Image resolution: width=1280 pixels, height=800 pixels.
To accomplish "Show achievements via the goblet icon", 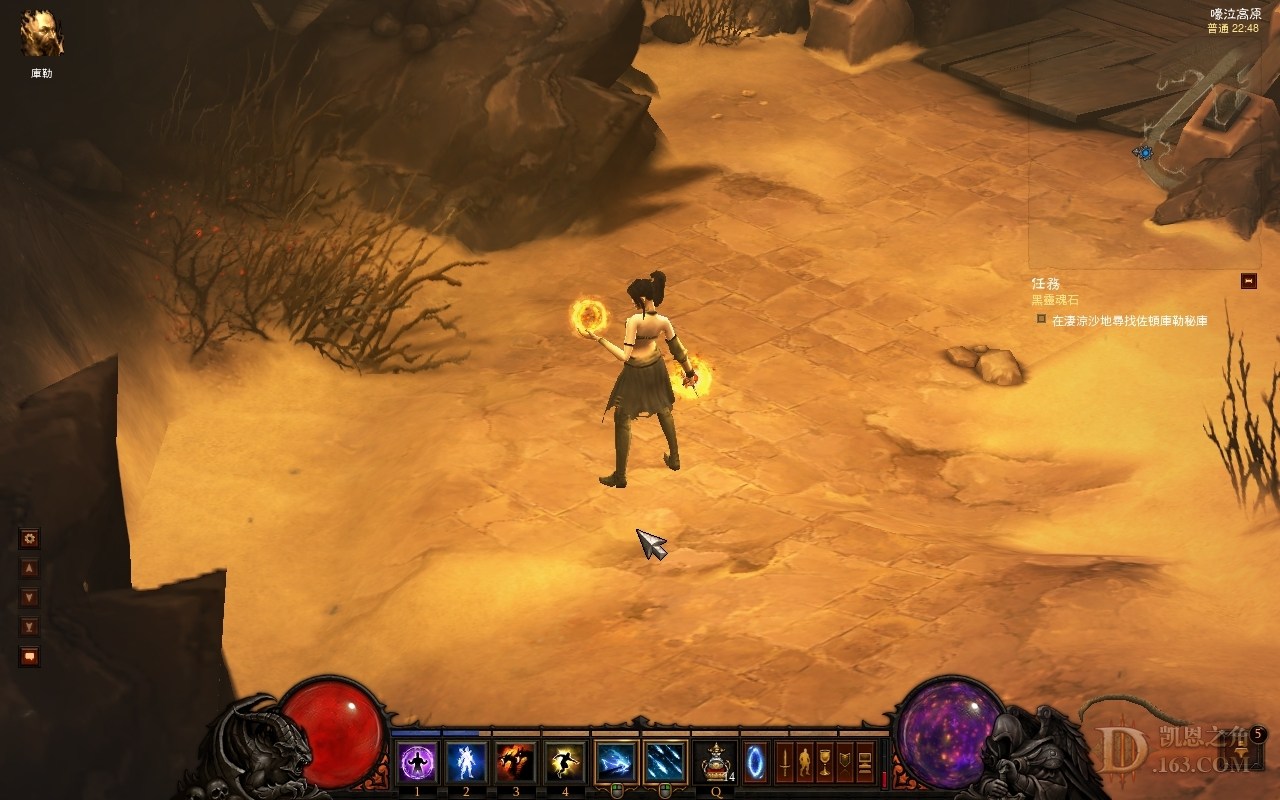I will tap(825, 763).
